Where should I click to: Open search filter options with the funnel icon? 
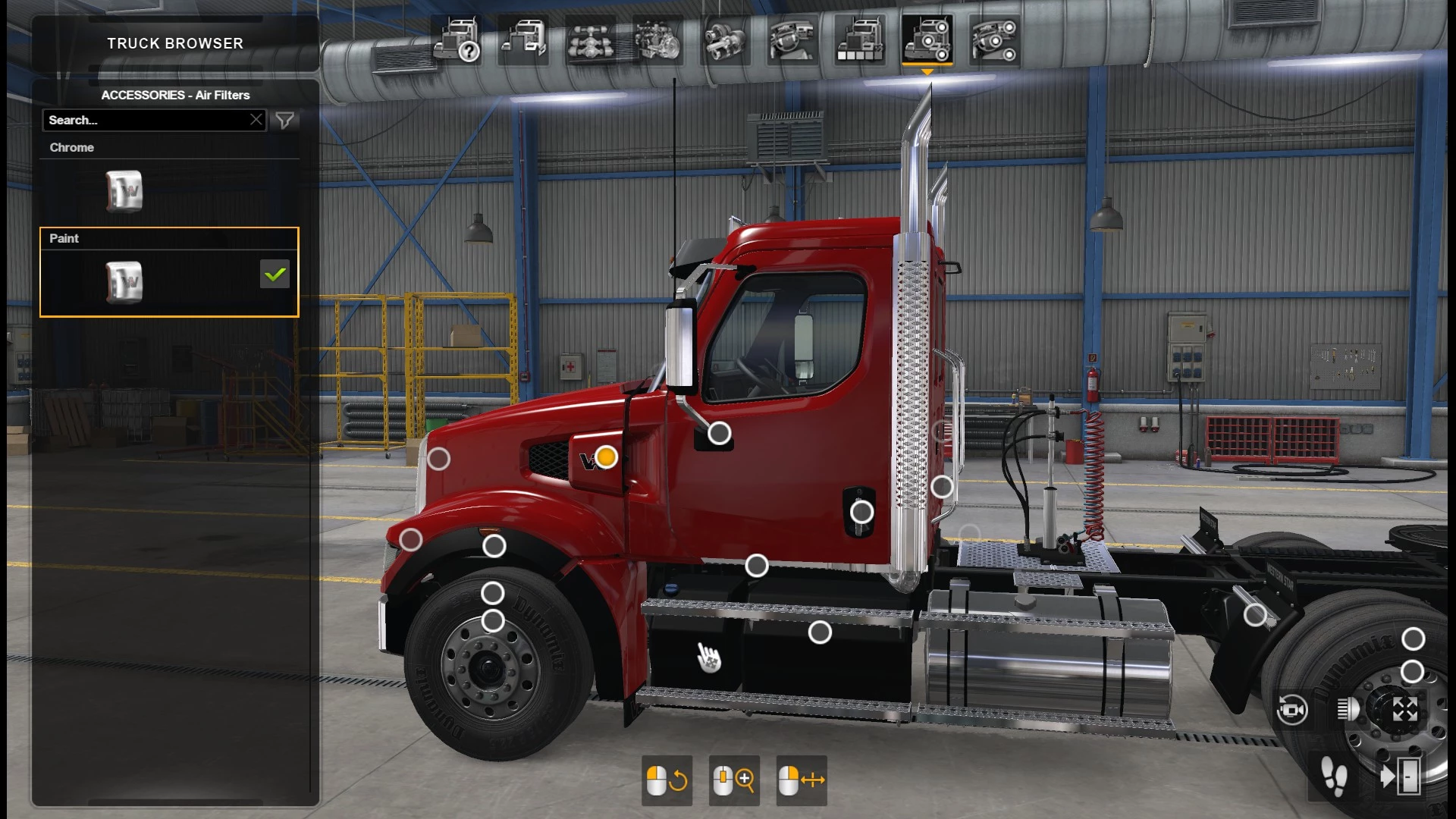tap(284, 120)
